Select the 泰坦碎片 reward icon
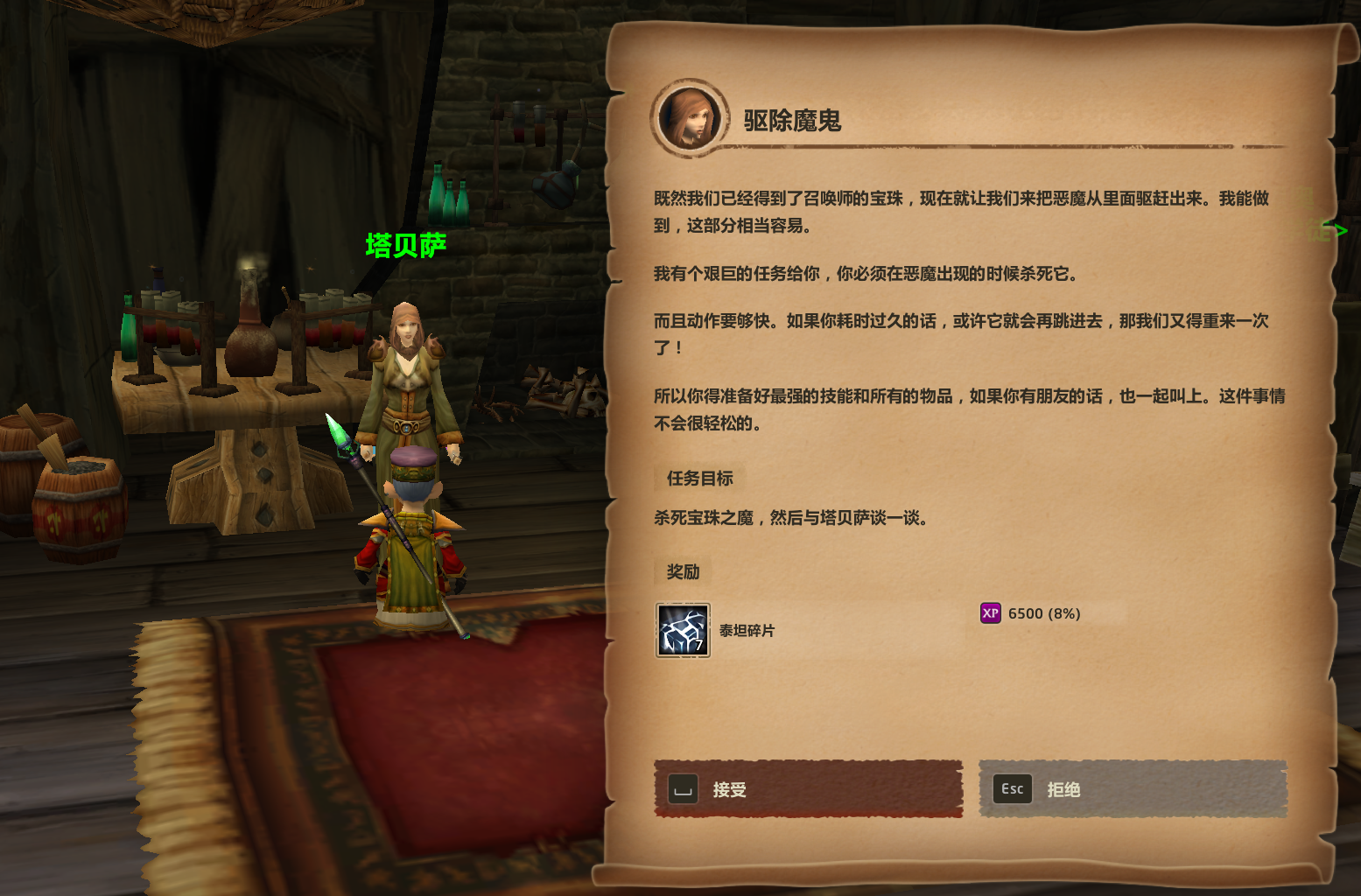This screenshot has width=1361, height=896. click(683, 630)
